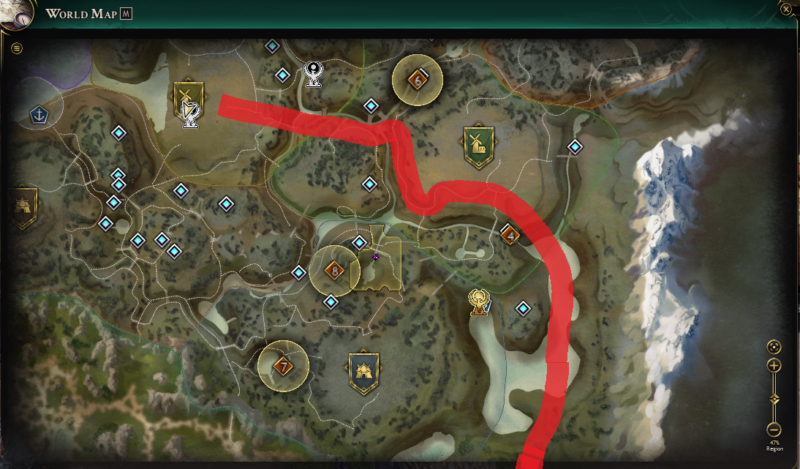Viewport: 800px width, 469px height.
Task: Open the map filter menu icon
Action: [x=17, y=48]
